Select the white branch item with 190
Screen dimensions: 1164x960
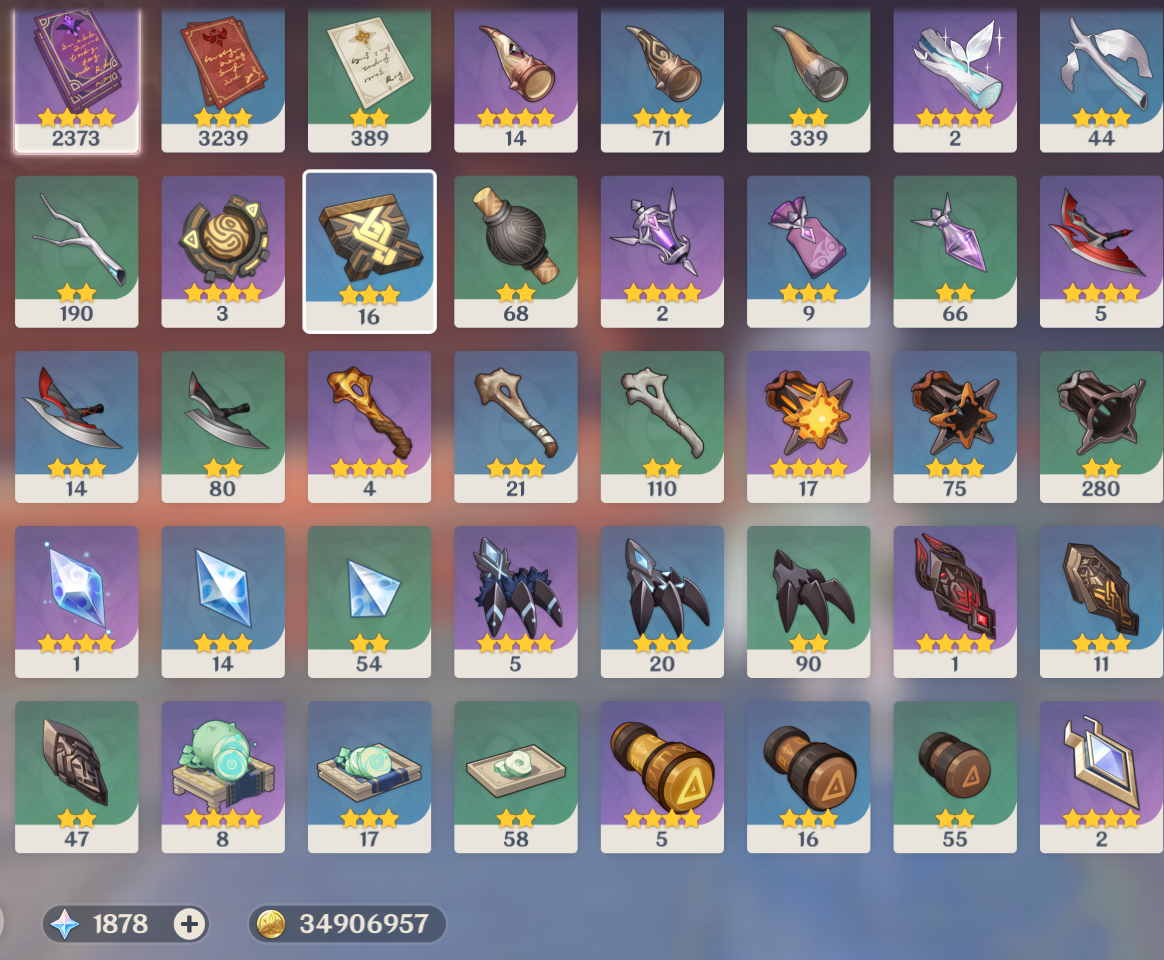tap(76, 251)
